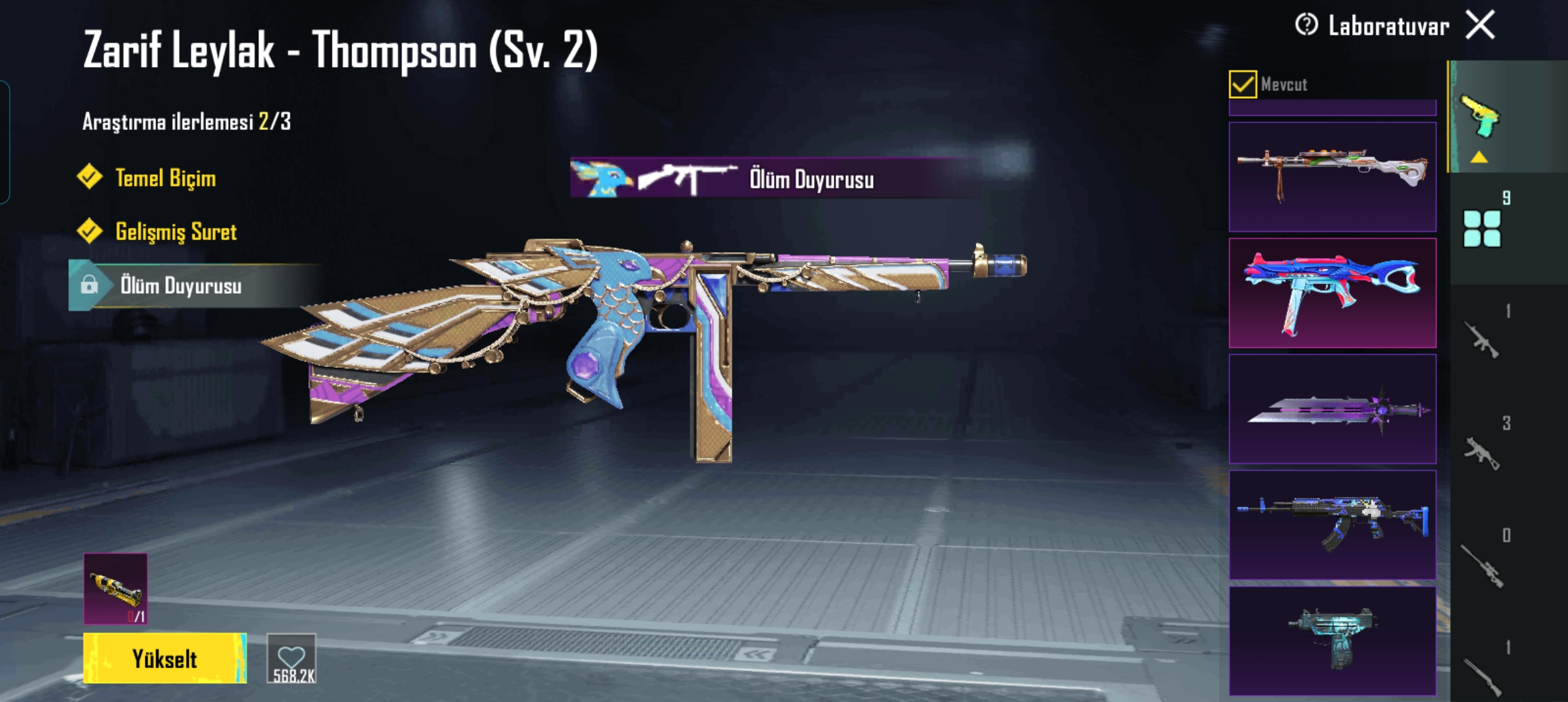The width and height of the screenshot is (1568, 702).
Task: Select the Gelişmiş Suret upgrade stage
Action: click(x=176, y=232)
